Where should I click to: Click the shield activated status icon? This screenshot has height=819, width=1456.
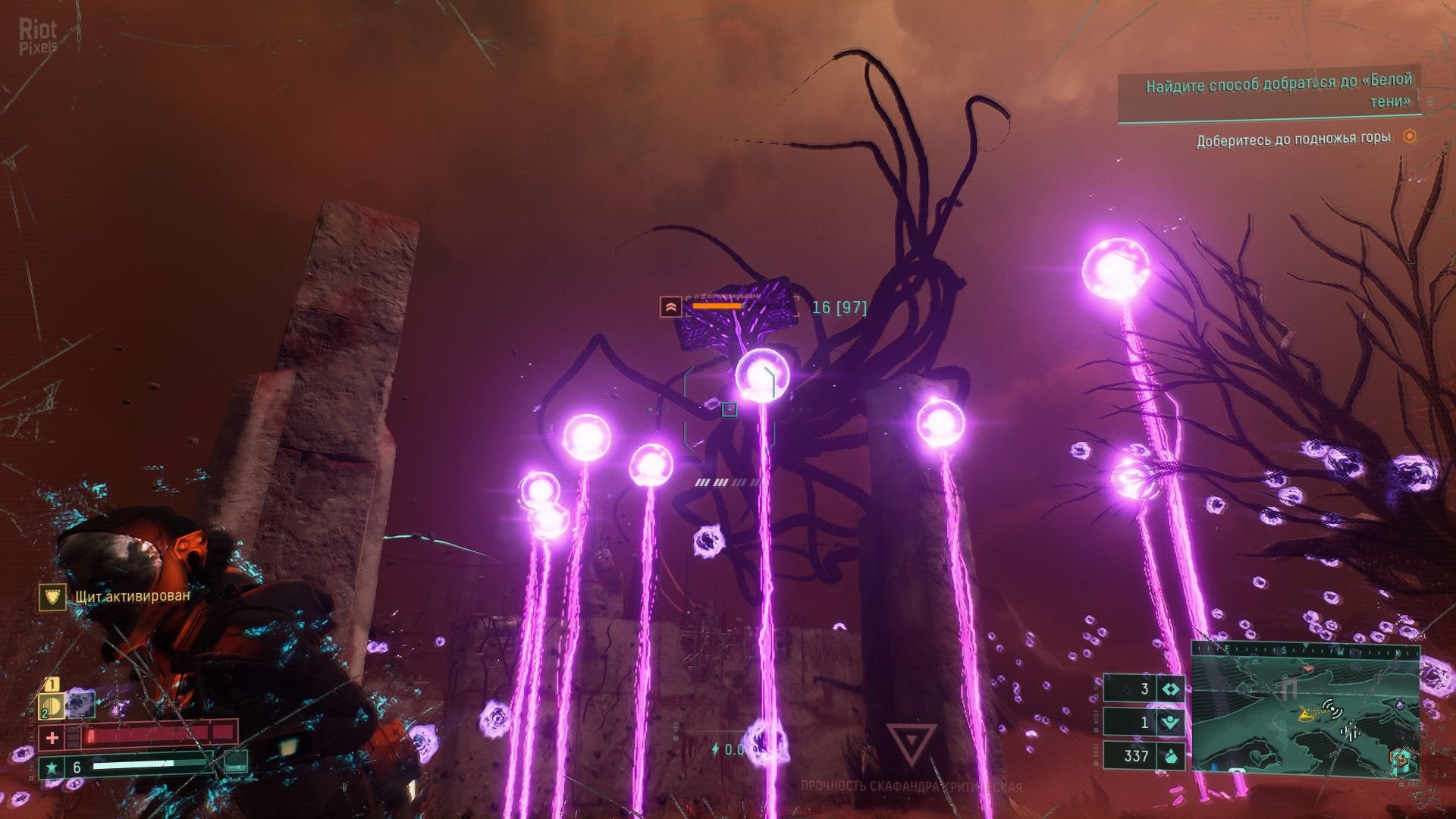point(53,597)
